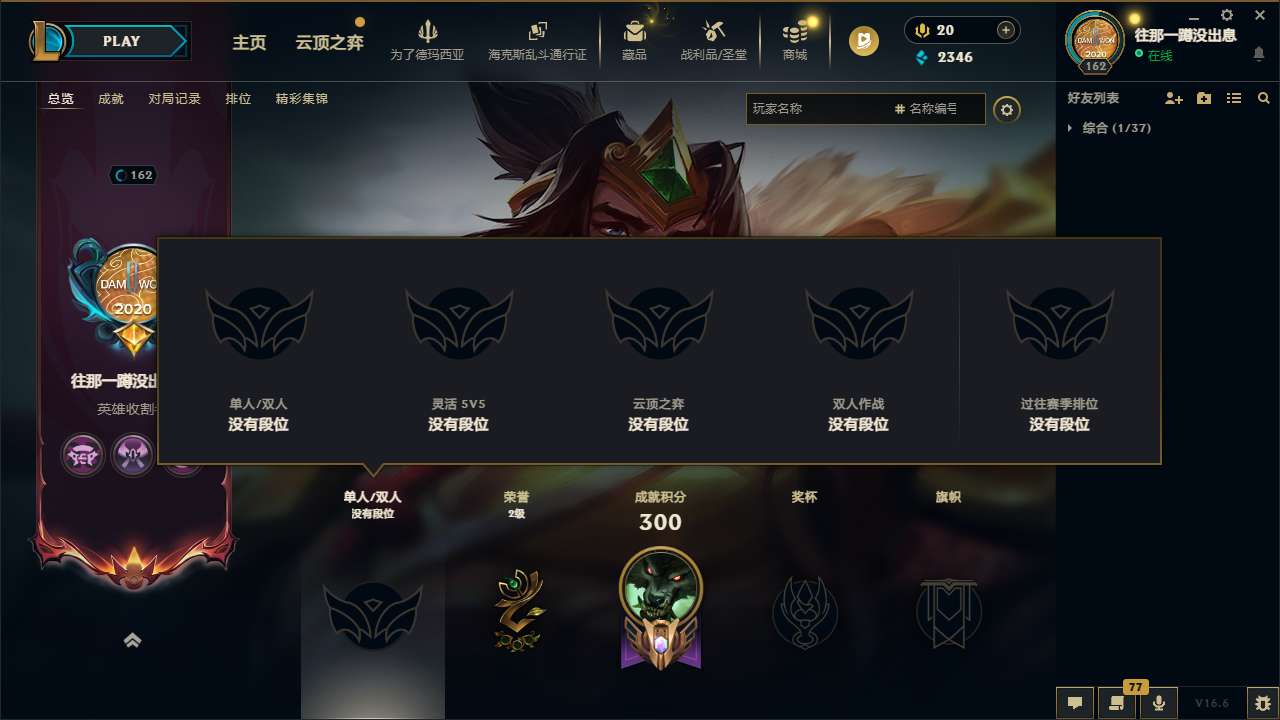Open the 战利品/圣堂 loot icon
The width and height of the screenshot is (1280, 720).
[712, 40]
